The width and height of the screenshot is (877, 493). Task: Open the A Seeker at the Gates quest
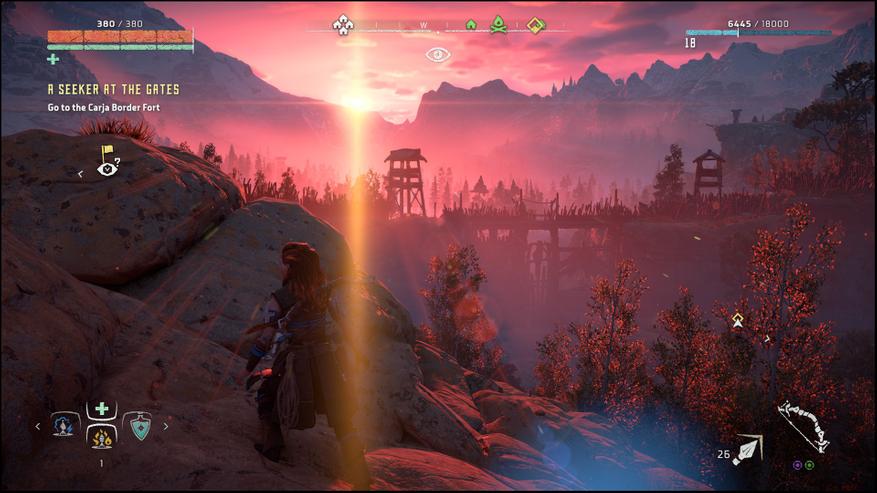coord(113,90)
